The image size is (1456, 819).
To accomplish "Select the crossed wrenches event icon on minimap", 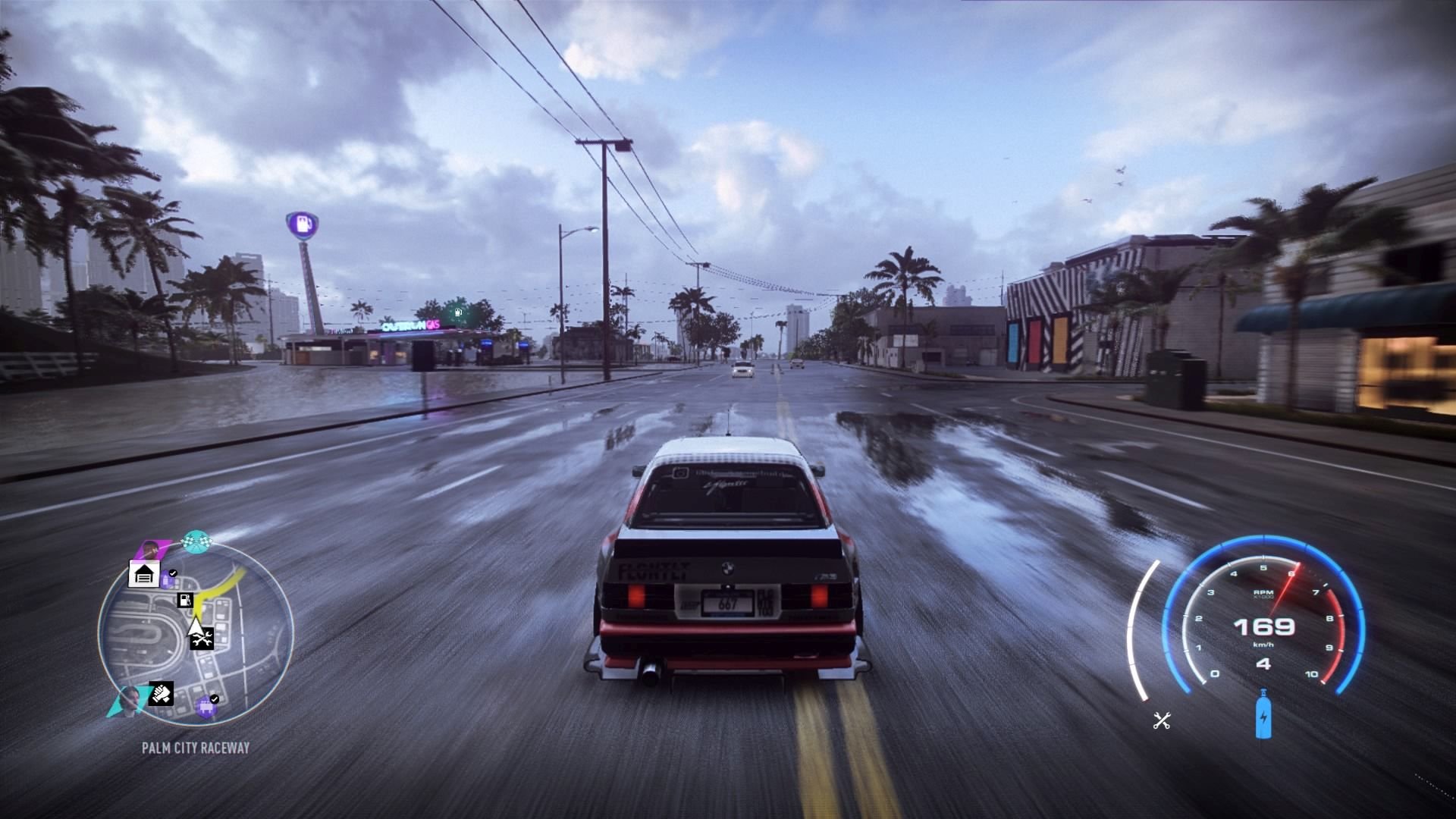I will 203,640.
